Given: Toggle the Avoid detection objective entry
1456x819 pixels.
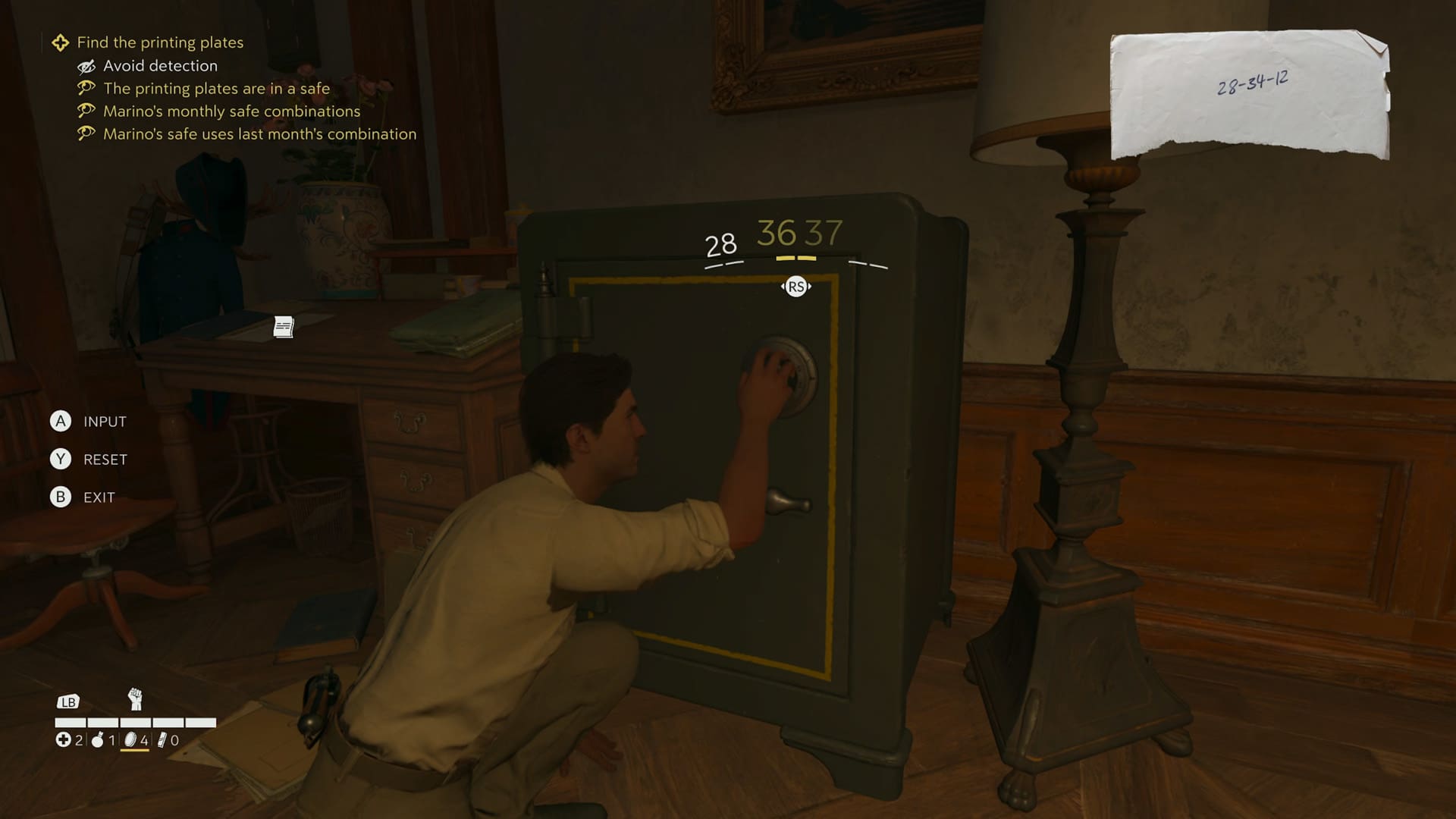Looking at the screenshot, I should tap(160, 66).
